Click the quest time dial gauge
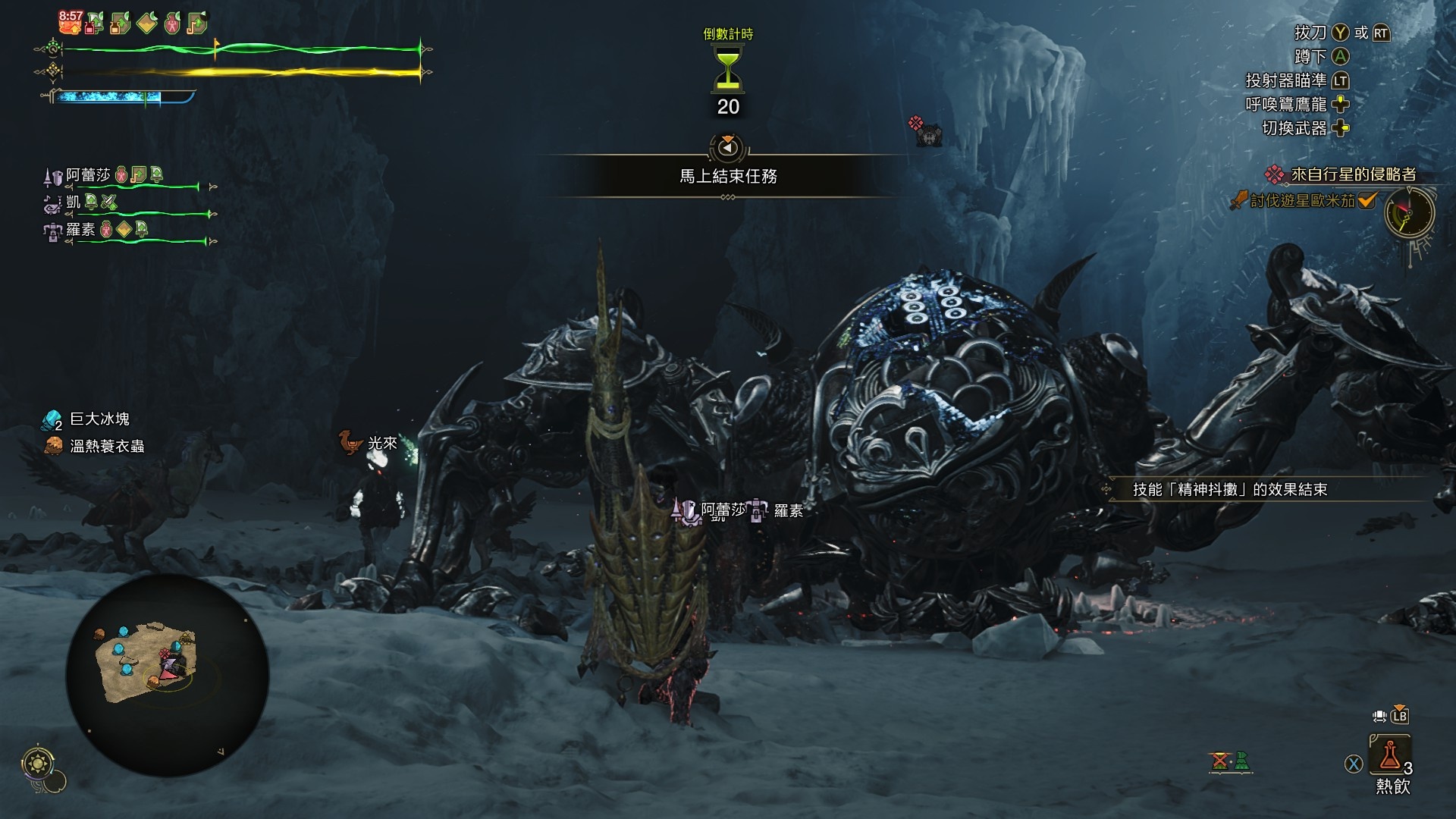The image size is (1456, 819). click(1409, 213)
